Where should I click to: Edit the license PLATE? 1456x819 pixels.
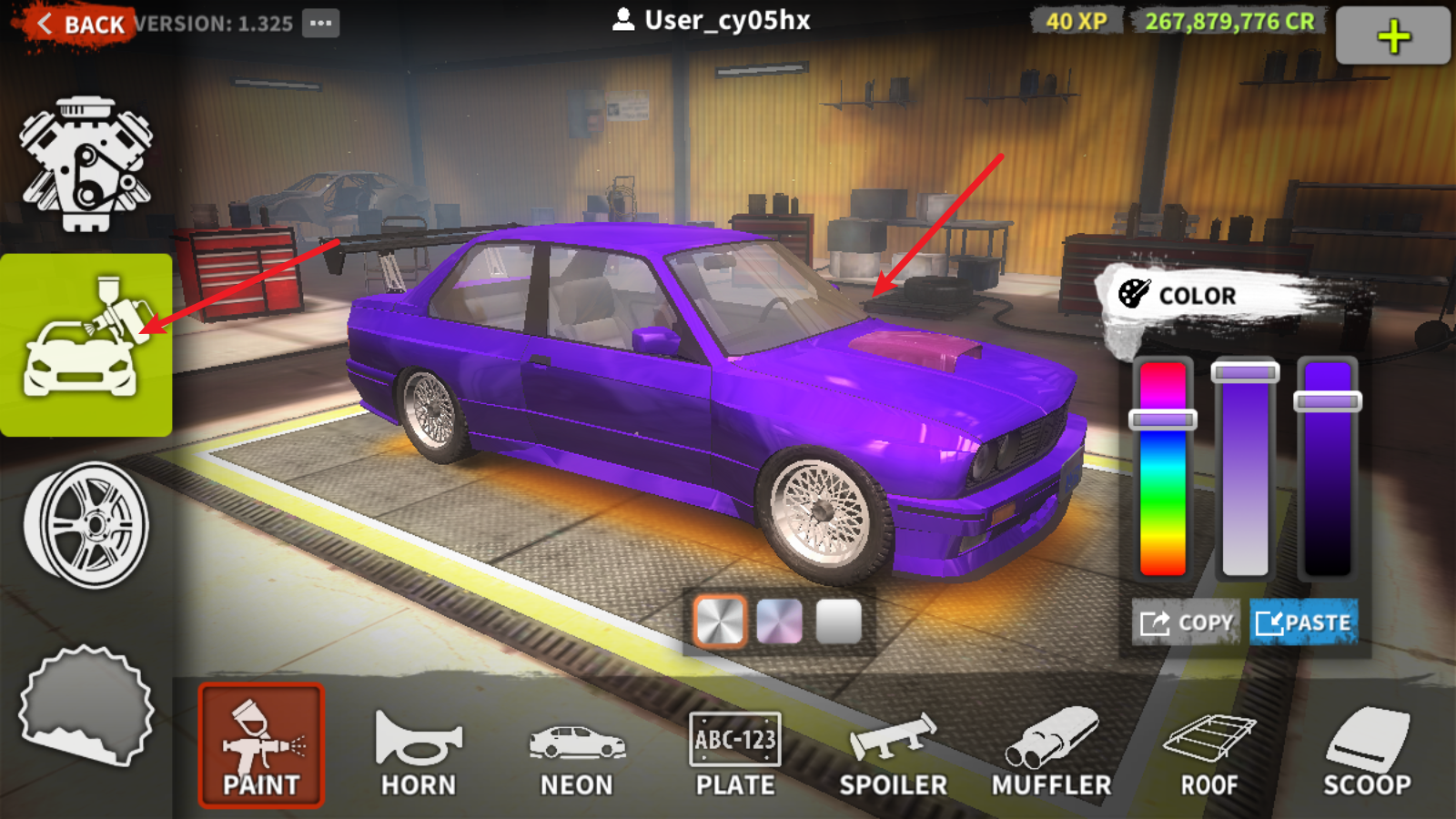[735, 751]
